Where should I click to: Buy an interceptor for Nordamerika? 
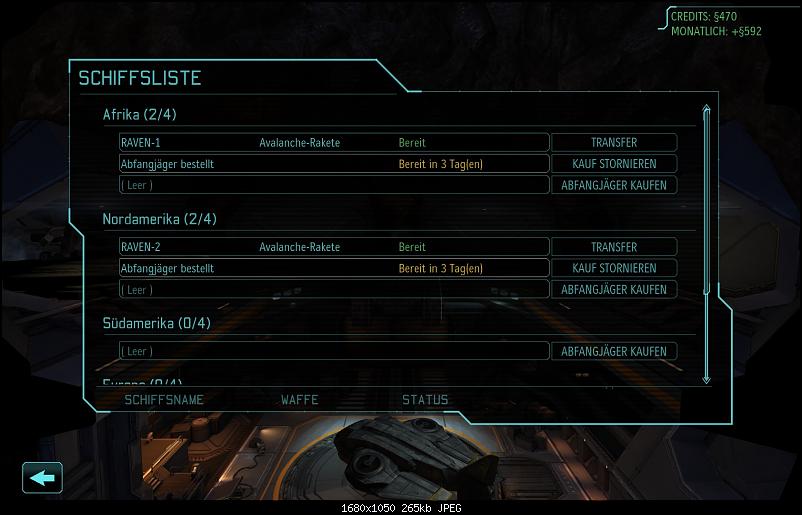tap(614, 289)
